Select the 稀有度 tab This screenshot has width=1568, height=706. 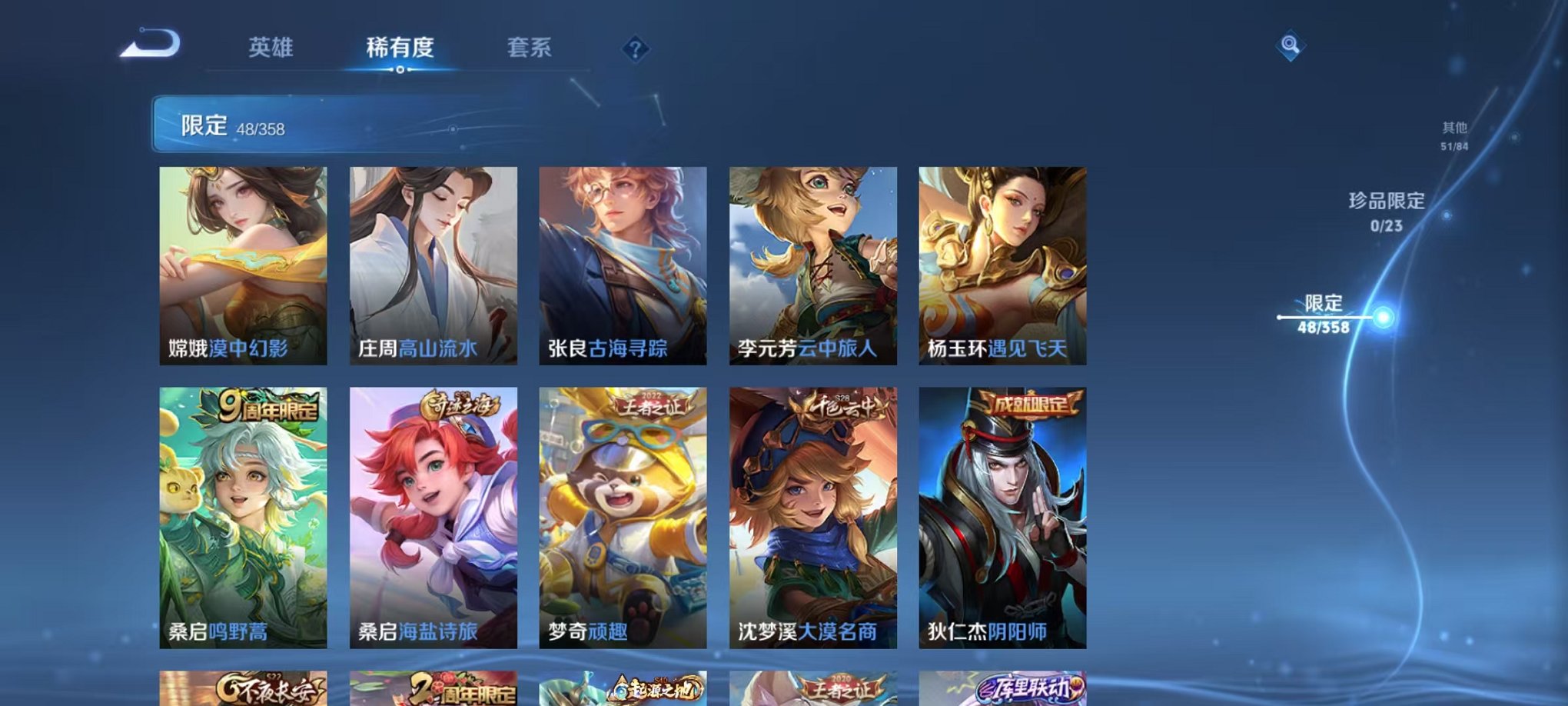tap(400, 48)
